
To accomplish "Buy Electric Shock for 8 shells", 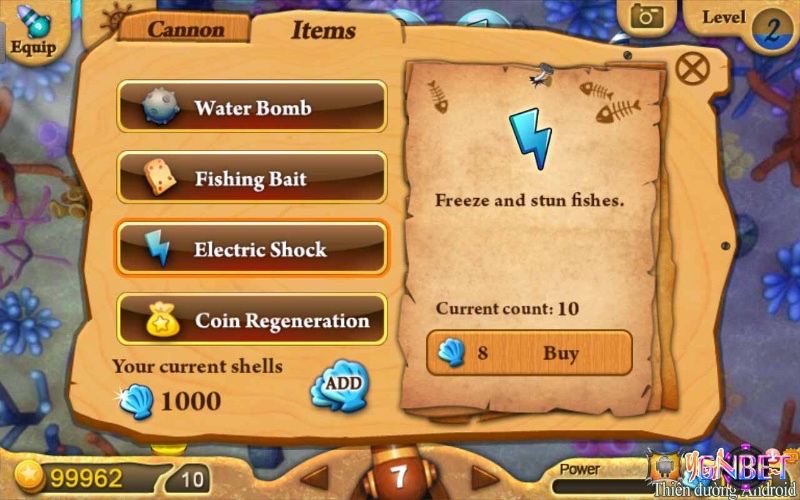I will click(530, 353).
